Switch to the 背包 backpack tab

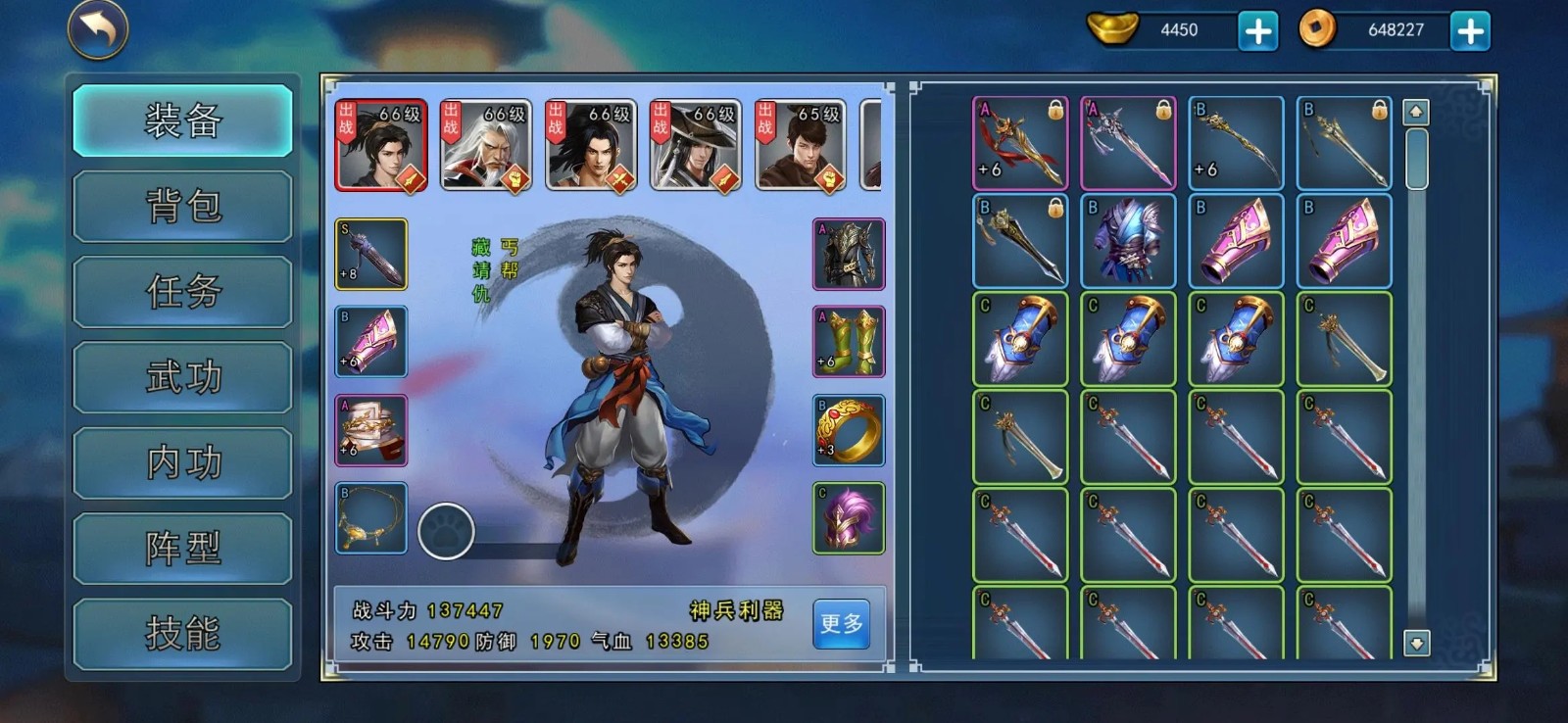182,207
